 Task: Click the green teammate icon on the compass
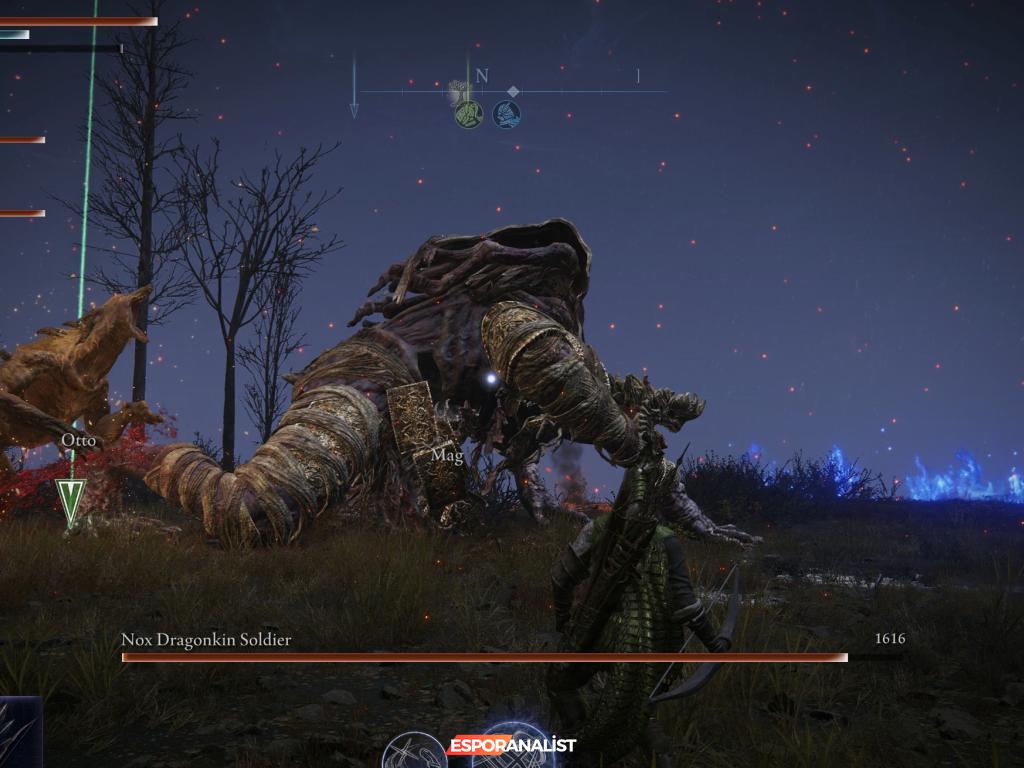coord(468,114)
